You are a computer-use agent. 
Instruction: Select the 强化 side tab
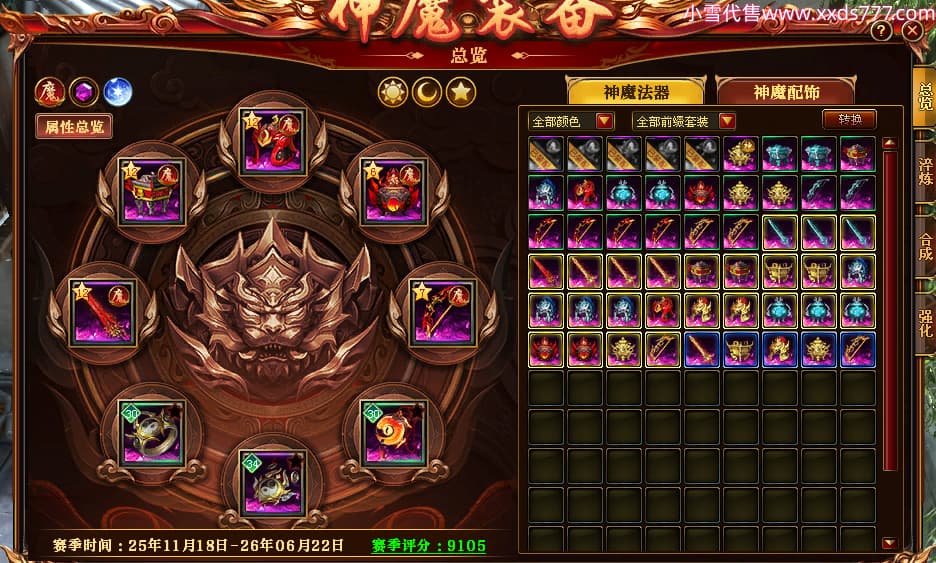(925, 323)
